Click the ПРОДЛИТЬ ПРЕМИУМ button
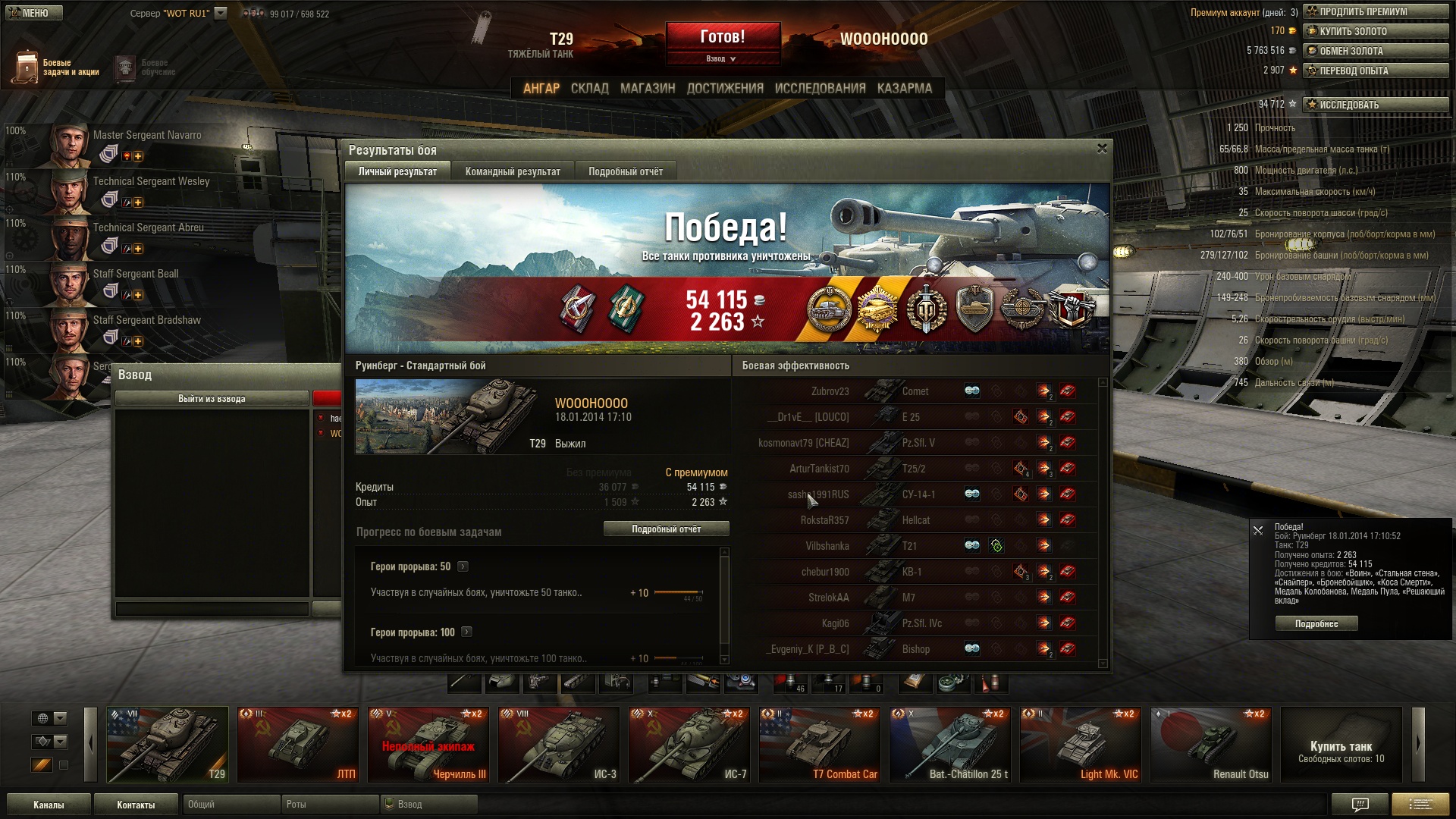1456x819 pixels. [x=1375, y=12]
